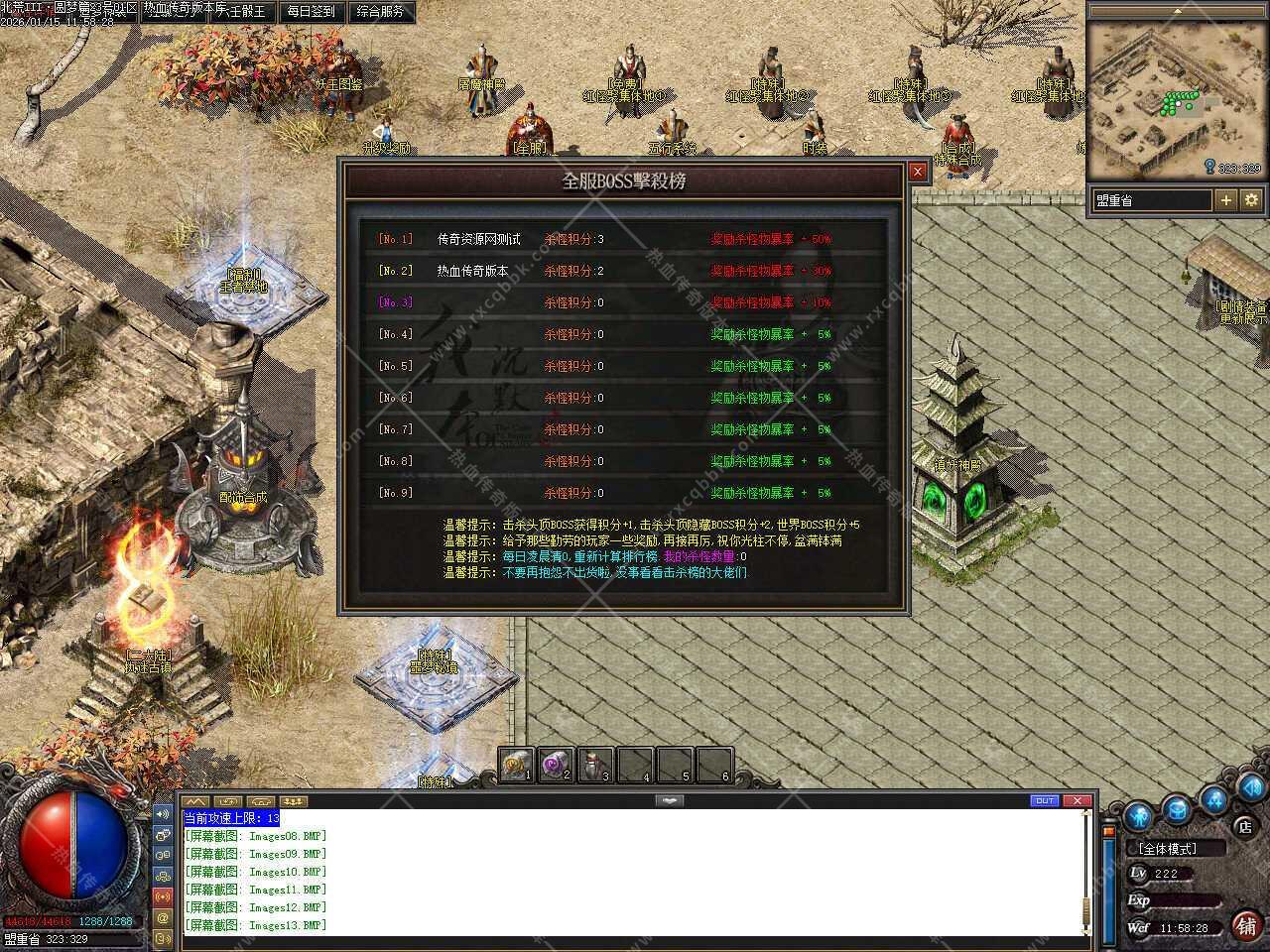The width and height of the screenshot is (1270, 952).
Task: Open the 热血传奇版本库 top button
Action: tap(179, 10)
